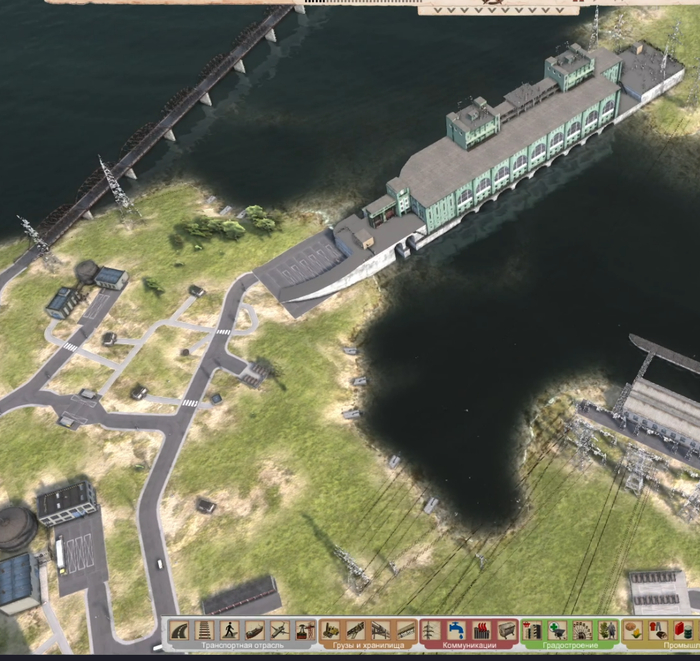Open the ship and harbor transport menu
The height and width of the screenshot is (661, 700).
click(x=255, y=630)
